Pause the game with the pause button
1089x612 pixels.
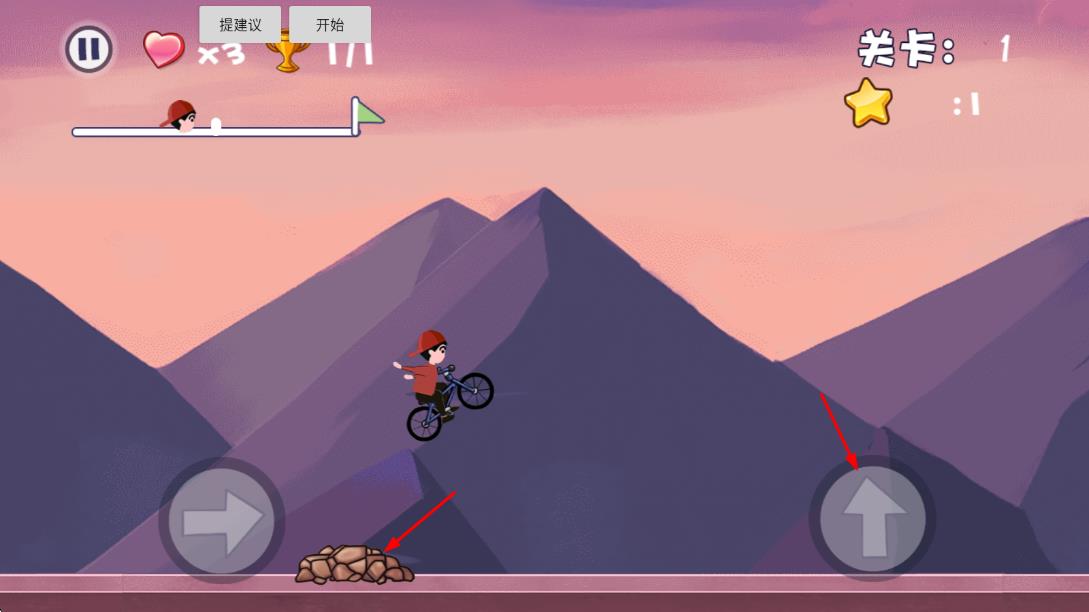tap(89, 49)
